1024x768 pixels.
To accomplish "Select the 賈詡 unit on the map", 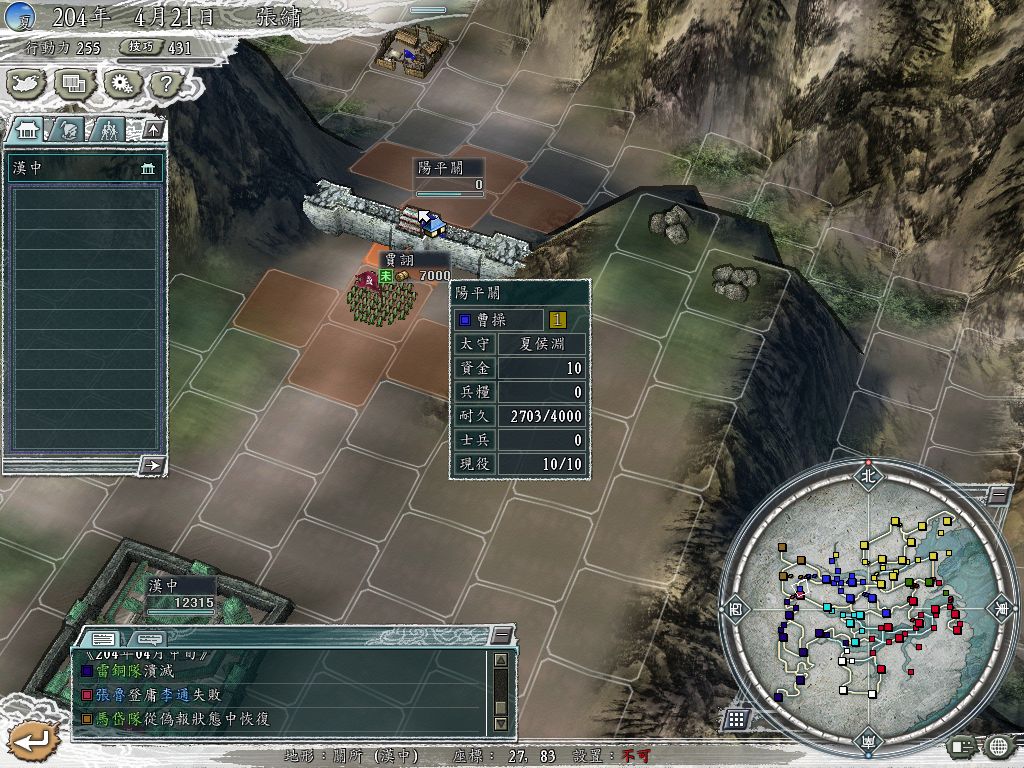I will 381,297.
